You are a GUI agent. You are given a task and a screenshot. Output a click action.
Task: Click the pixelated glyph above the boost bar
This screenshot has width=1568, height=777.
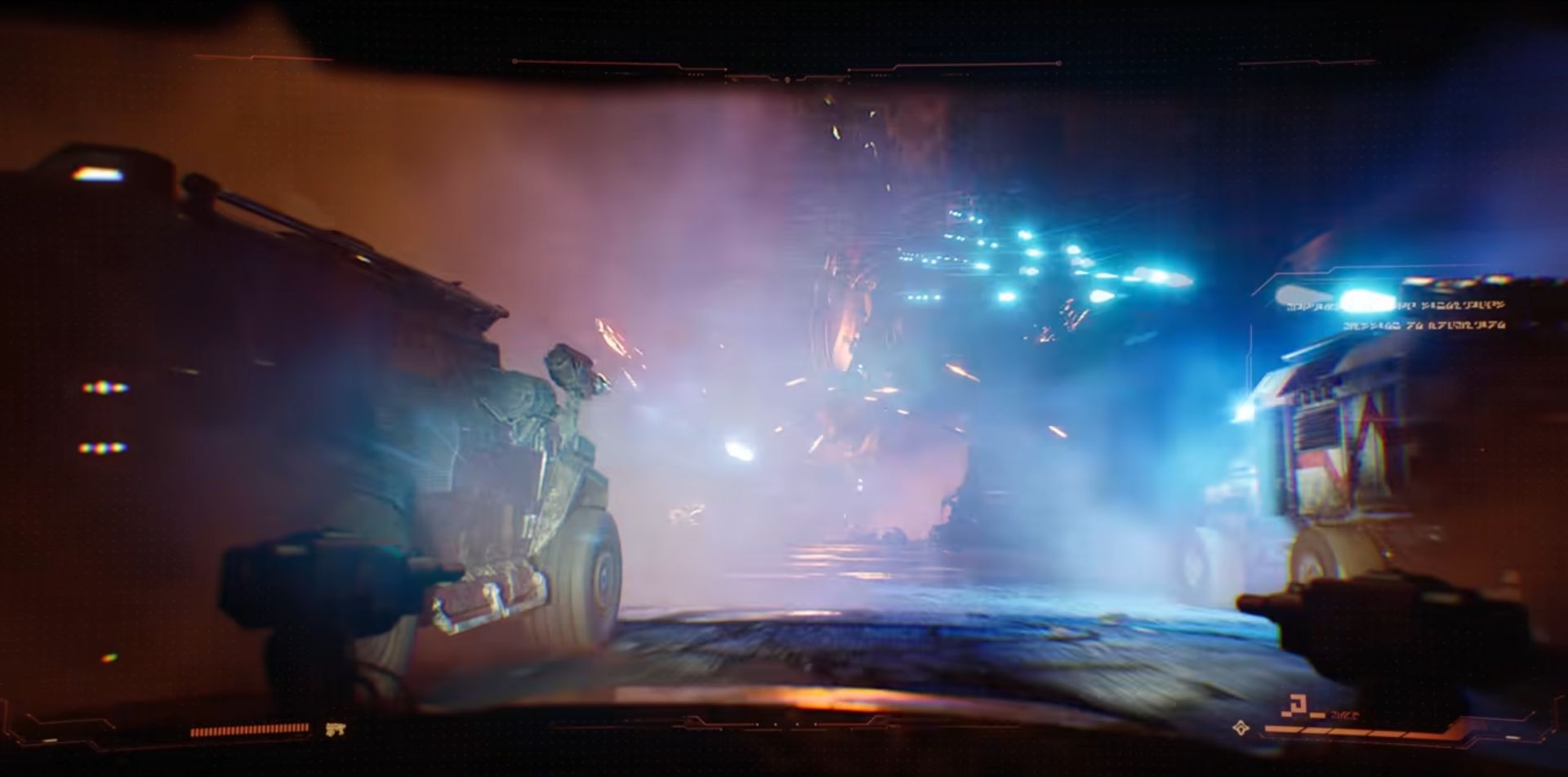pos(1298,704)
